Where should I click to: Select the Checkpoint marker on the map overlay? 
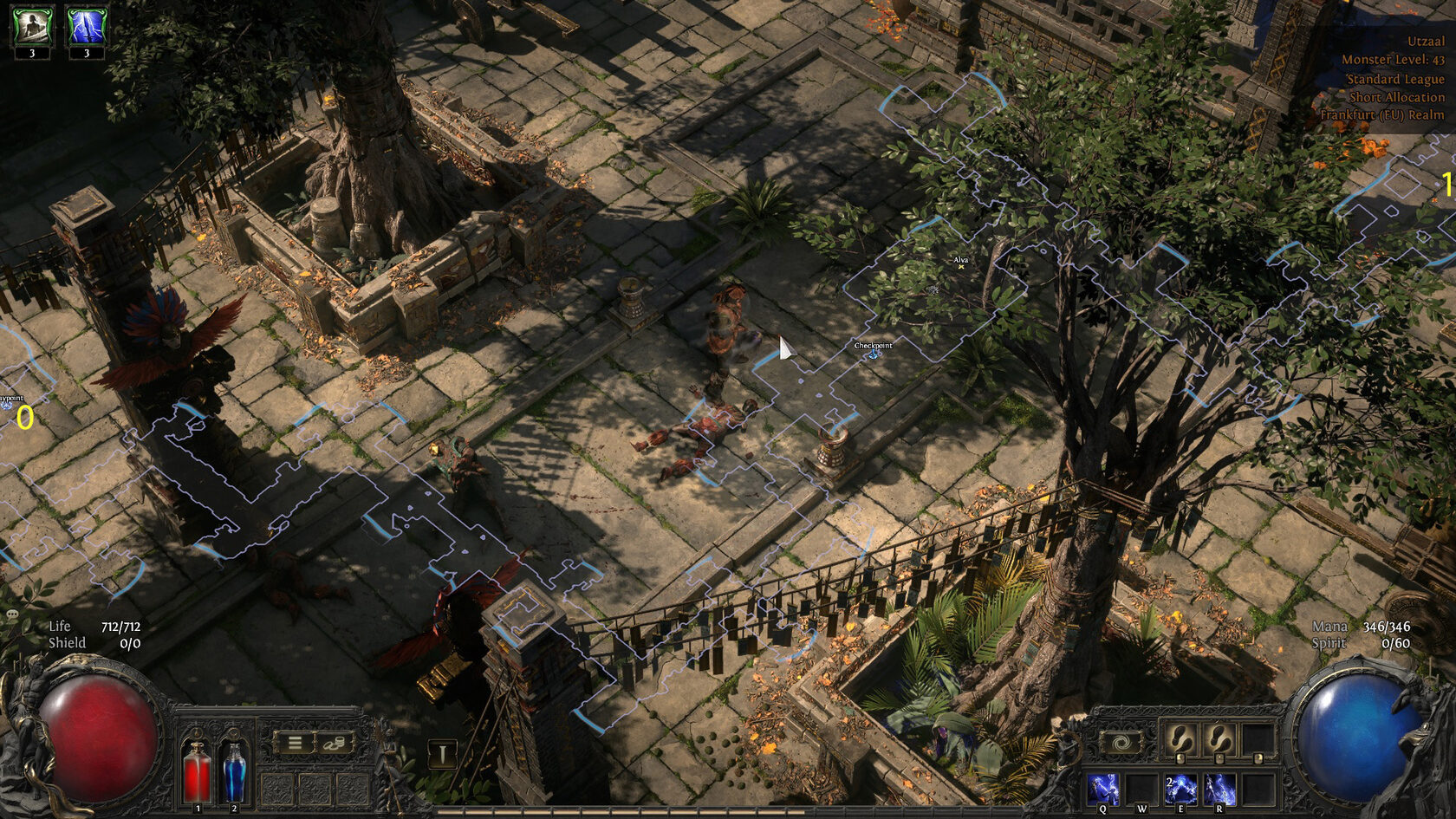[x=874, y=354]
